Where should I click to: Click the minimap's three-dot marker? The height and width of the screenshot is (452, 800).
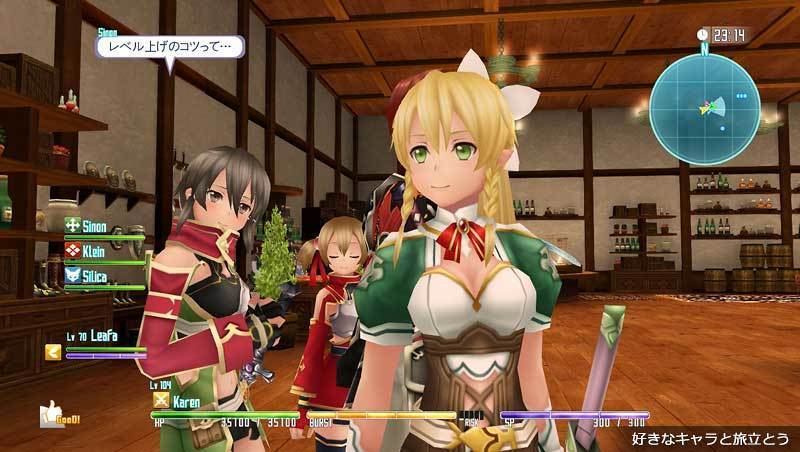click(x=741, y=97)
